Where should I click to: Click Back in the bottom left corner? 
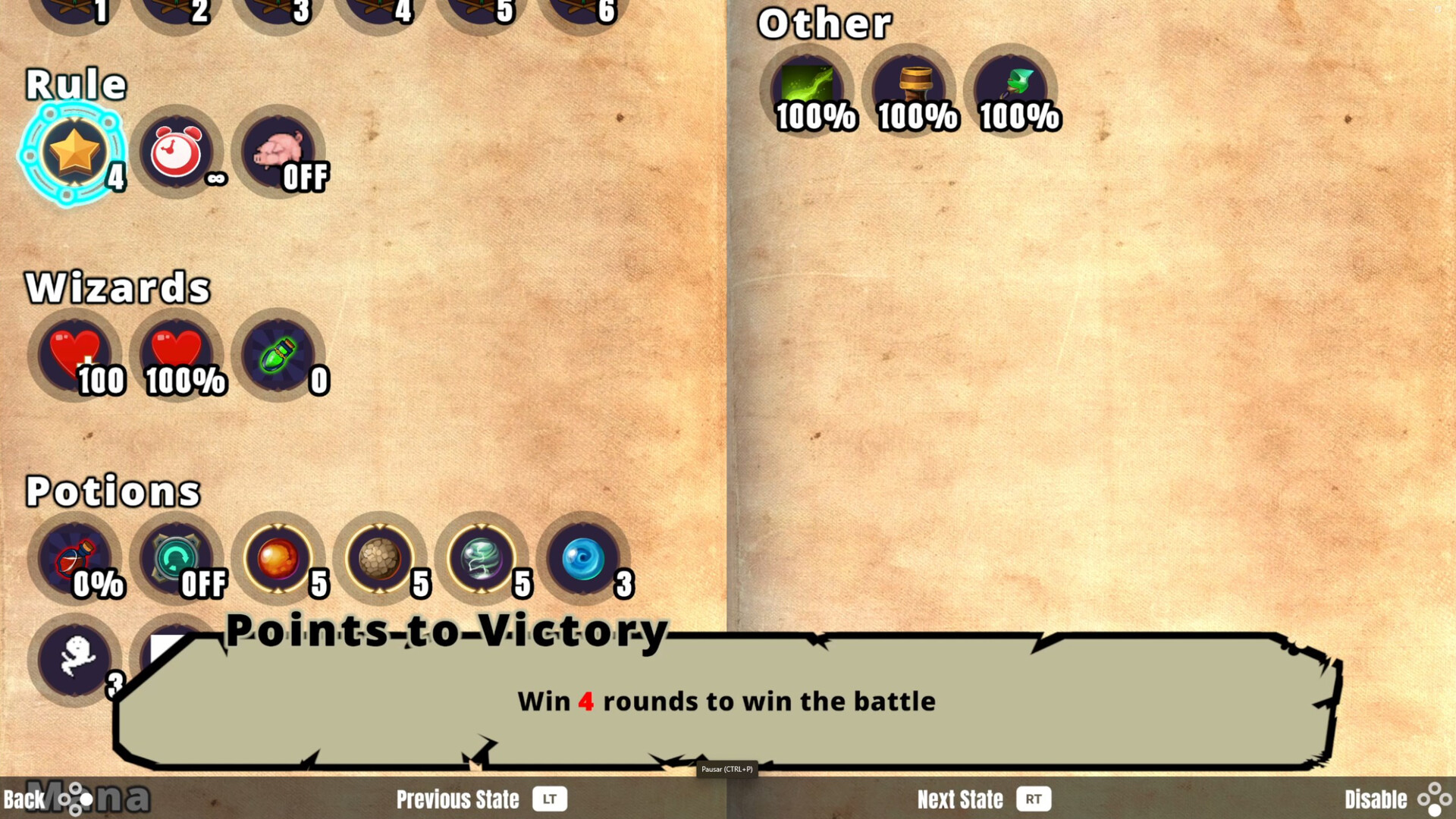tap(25, 799)
